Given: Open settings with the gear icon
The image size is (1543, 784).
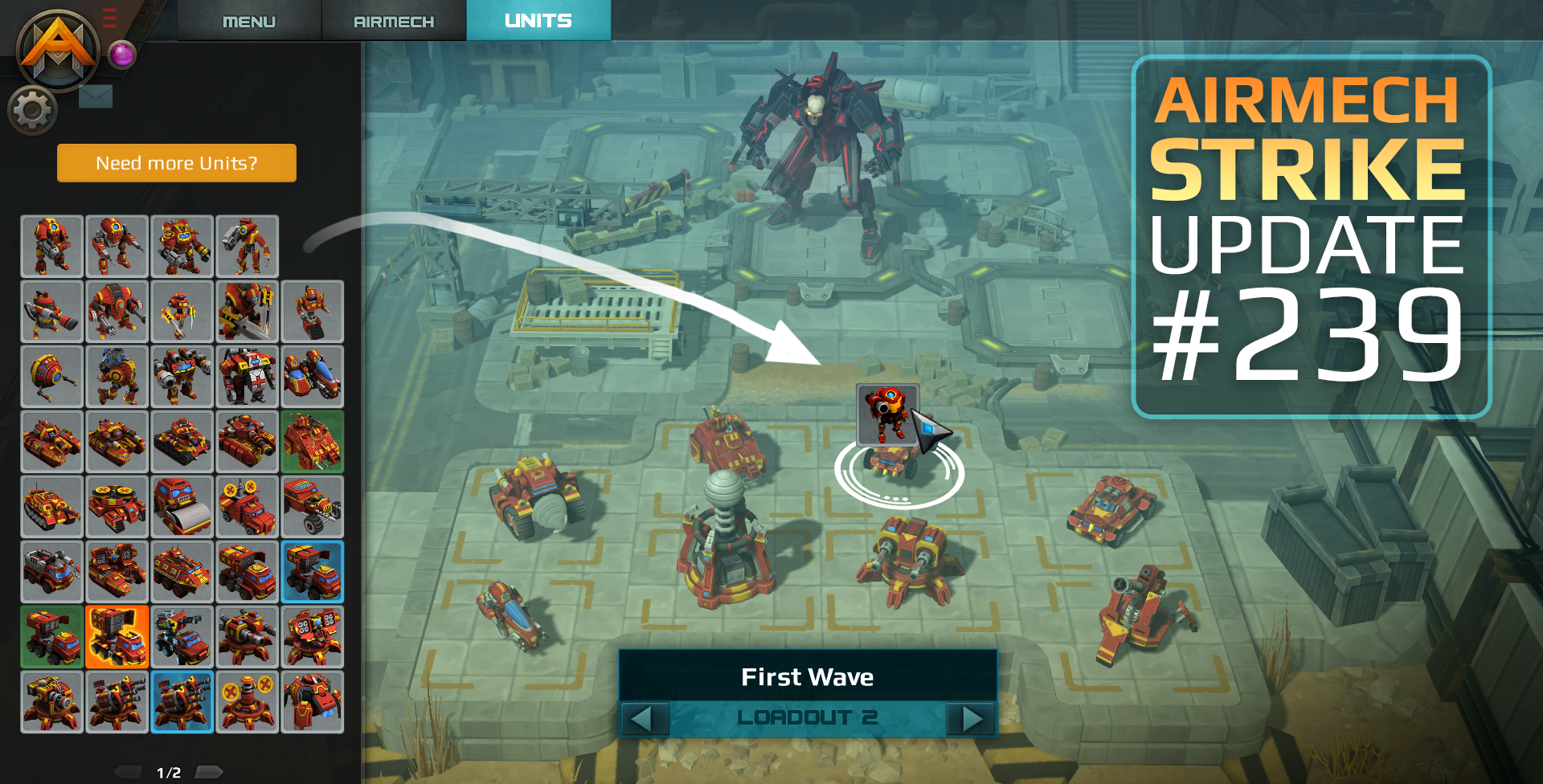Looking at the screenshot, I should click(32, 110).
